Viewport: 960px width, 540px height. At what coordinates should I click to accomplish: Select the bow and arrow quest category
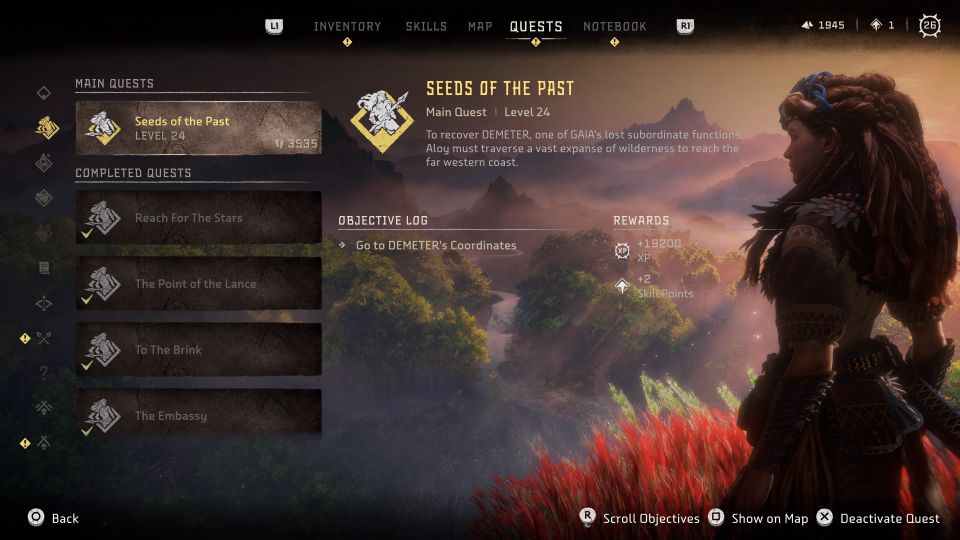point(44,338)
